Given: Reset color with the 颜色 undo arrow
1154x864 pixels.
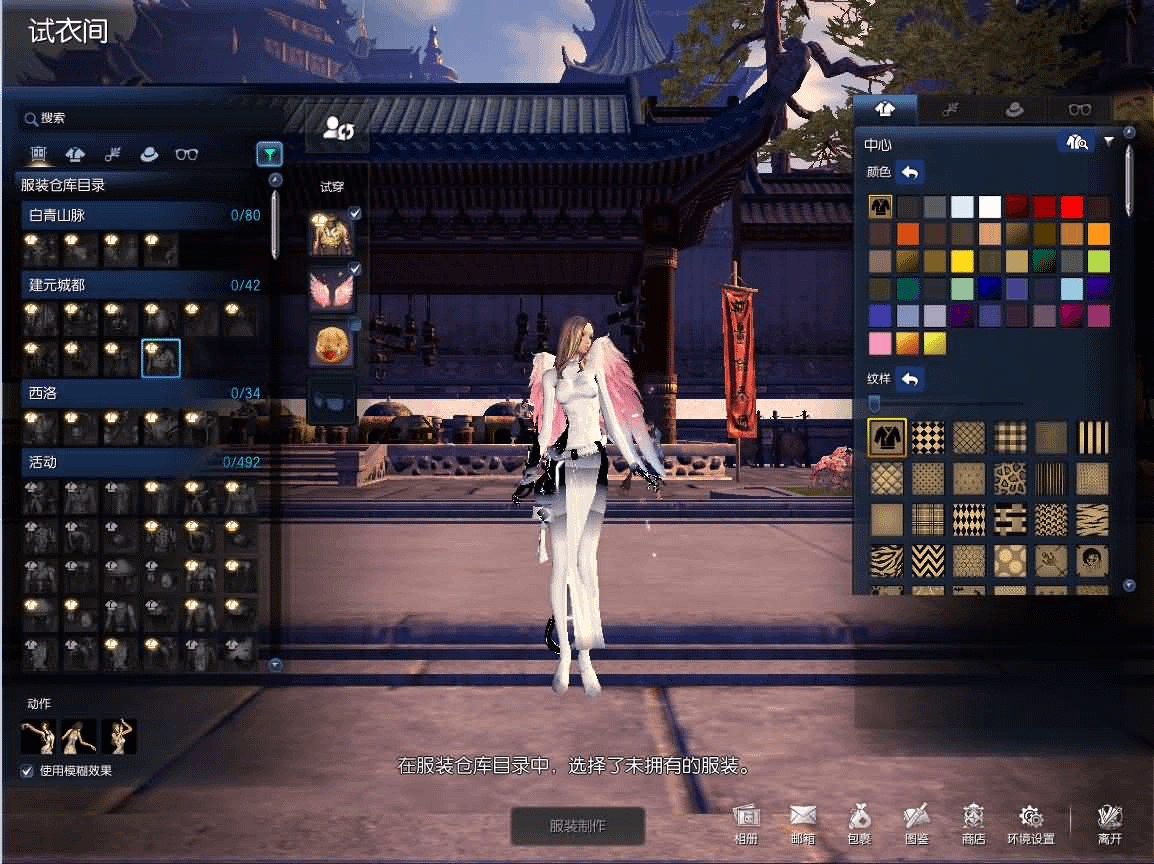Looking at the screenshot, I should coord(910,172).
